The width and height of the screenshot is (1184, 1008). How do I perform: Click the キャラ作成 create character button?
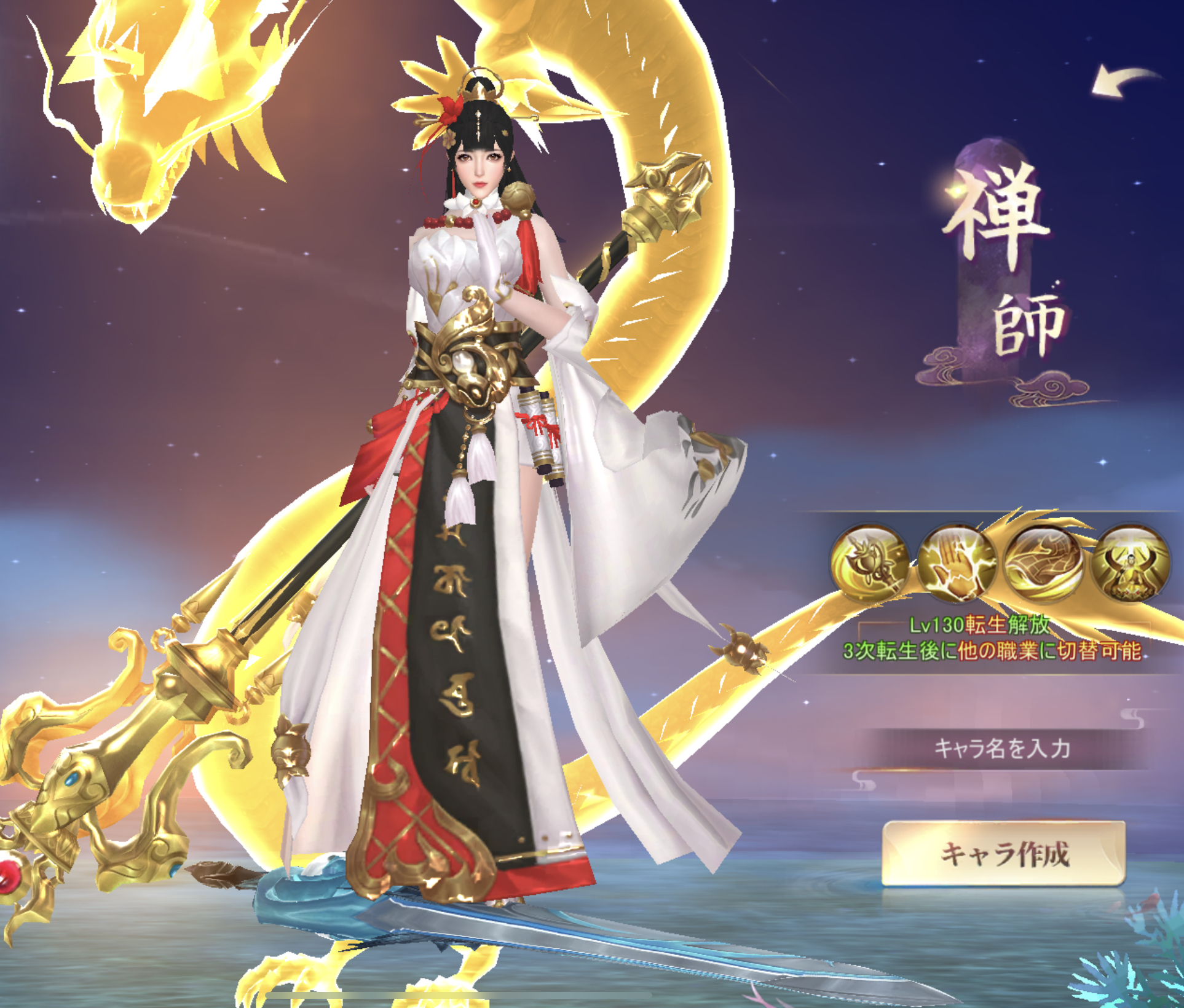[x=1003, y=854]
